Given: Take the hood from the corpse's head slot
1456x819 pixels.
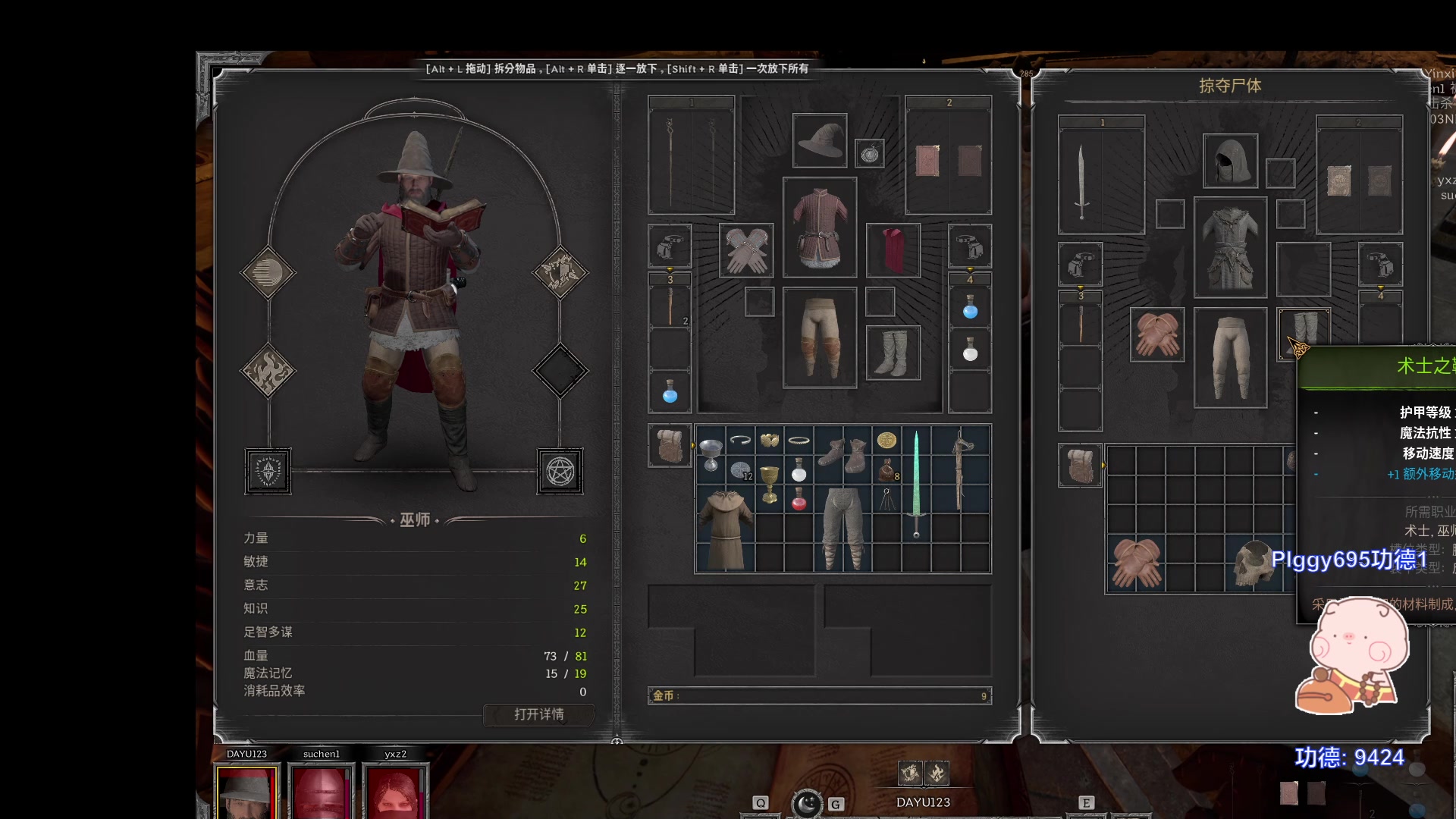Looking at the screenshot, I should point(1230,161).
